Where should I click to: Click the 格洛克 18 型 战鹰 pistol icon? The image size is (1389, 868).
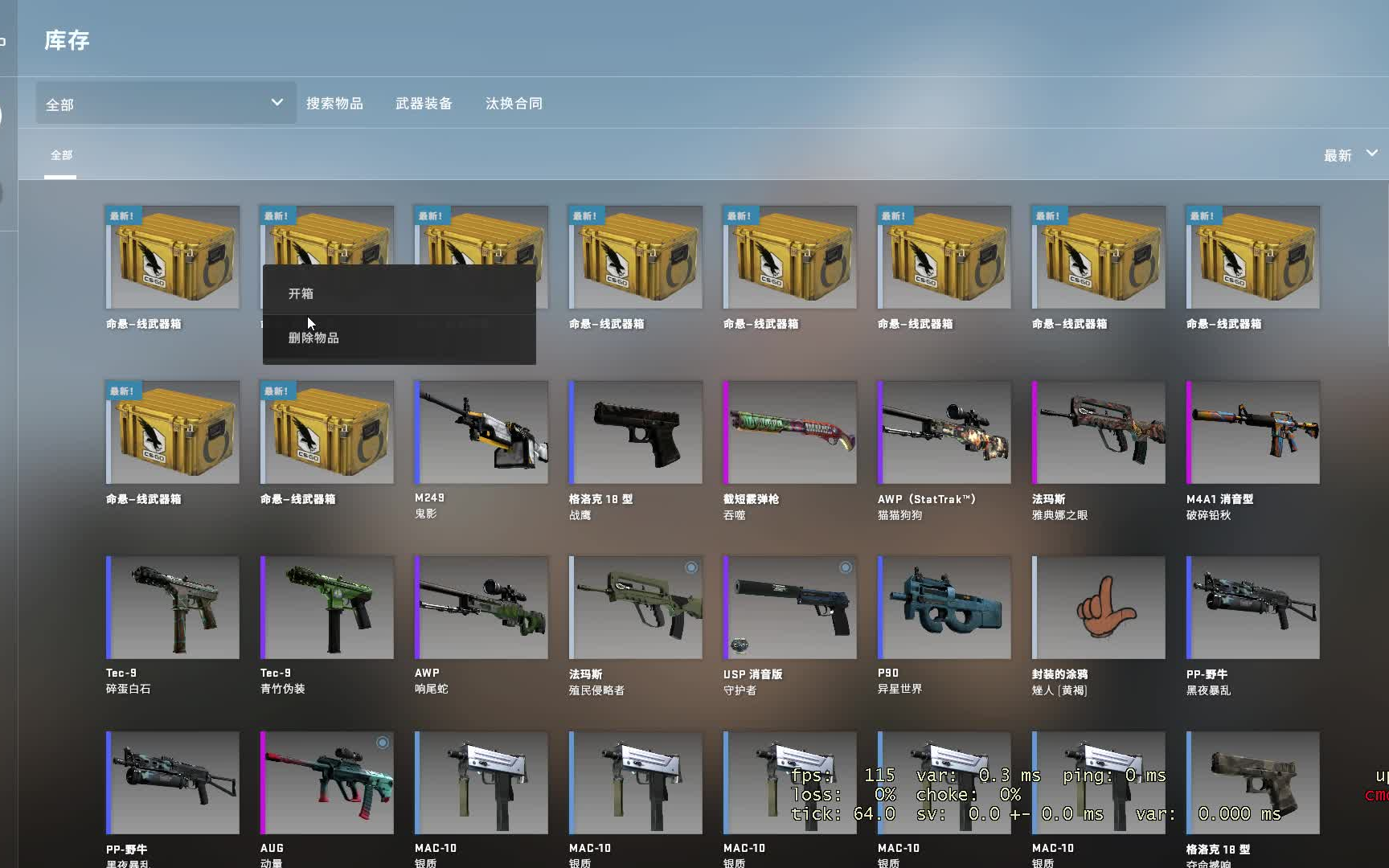click(x=634, y=432)
